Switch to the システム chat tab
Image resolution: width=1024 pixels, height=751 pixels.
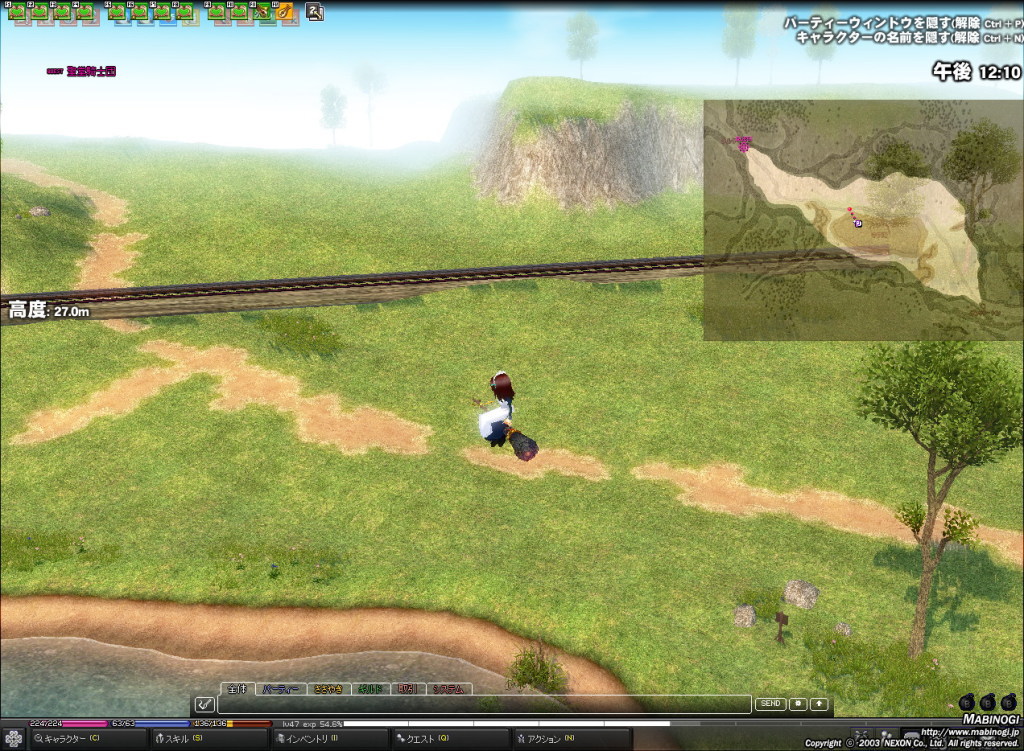pyautogui.click(x=448, y=689)
